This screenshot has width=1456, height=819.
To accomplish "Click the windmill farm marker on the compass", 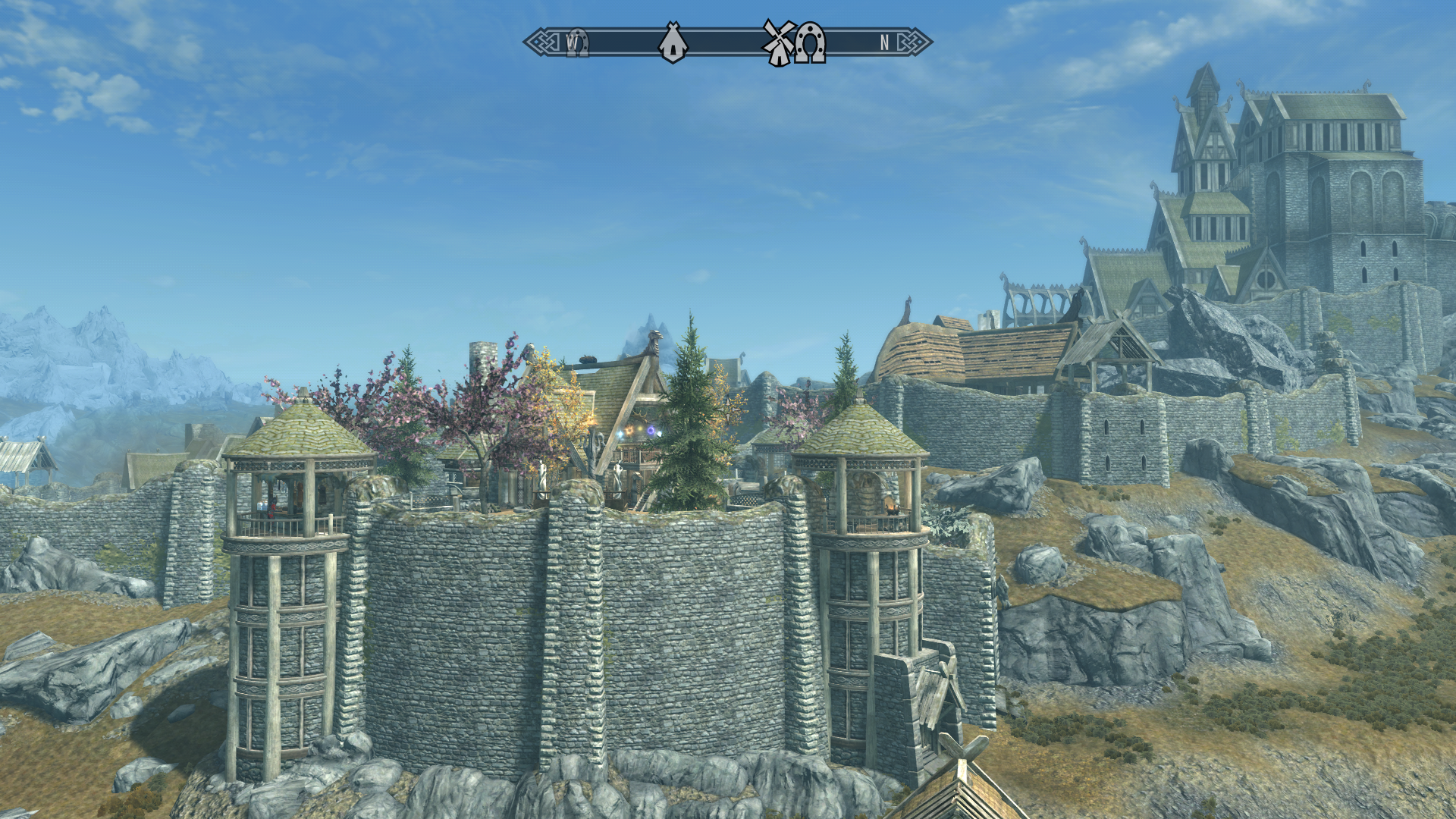I will [x=778, y=42].
